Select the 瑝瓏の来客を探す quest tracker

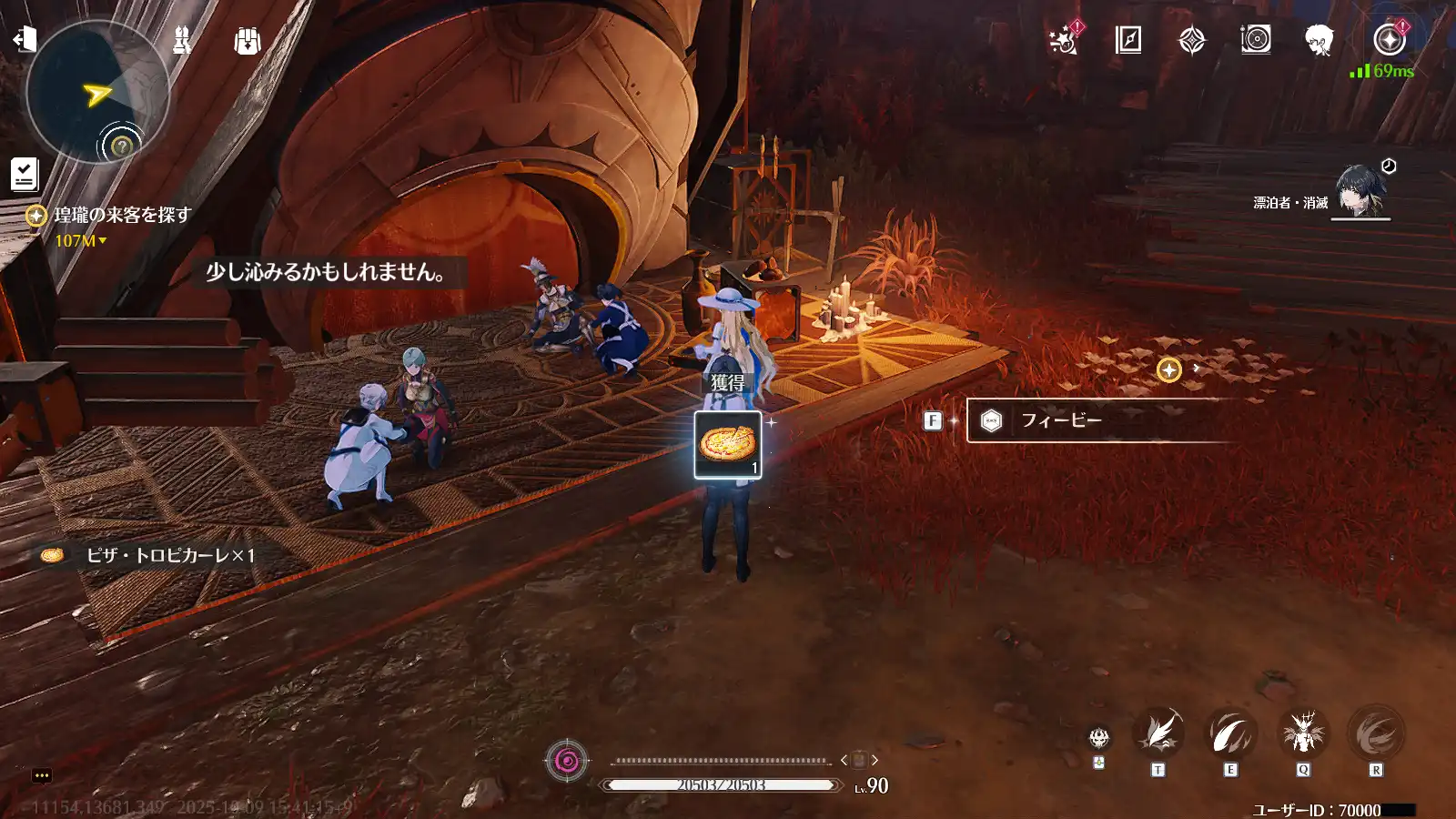click(x=122, y=216)
